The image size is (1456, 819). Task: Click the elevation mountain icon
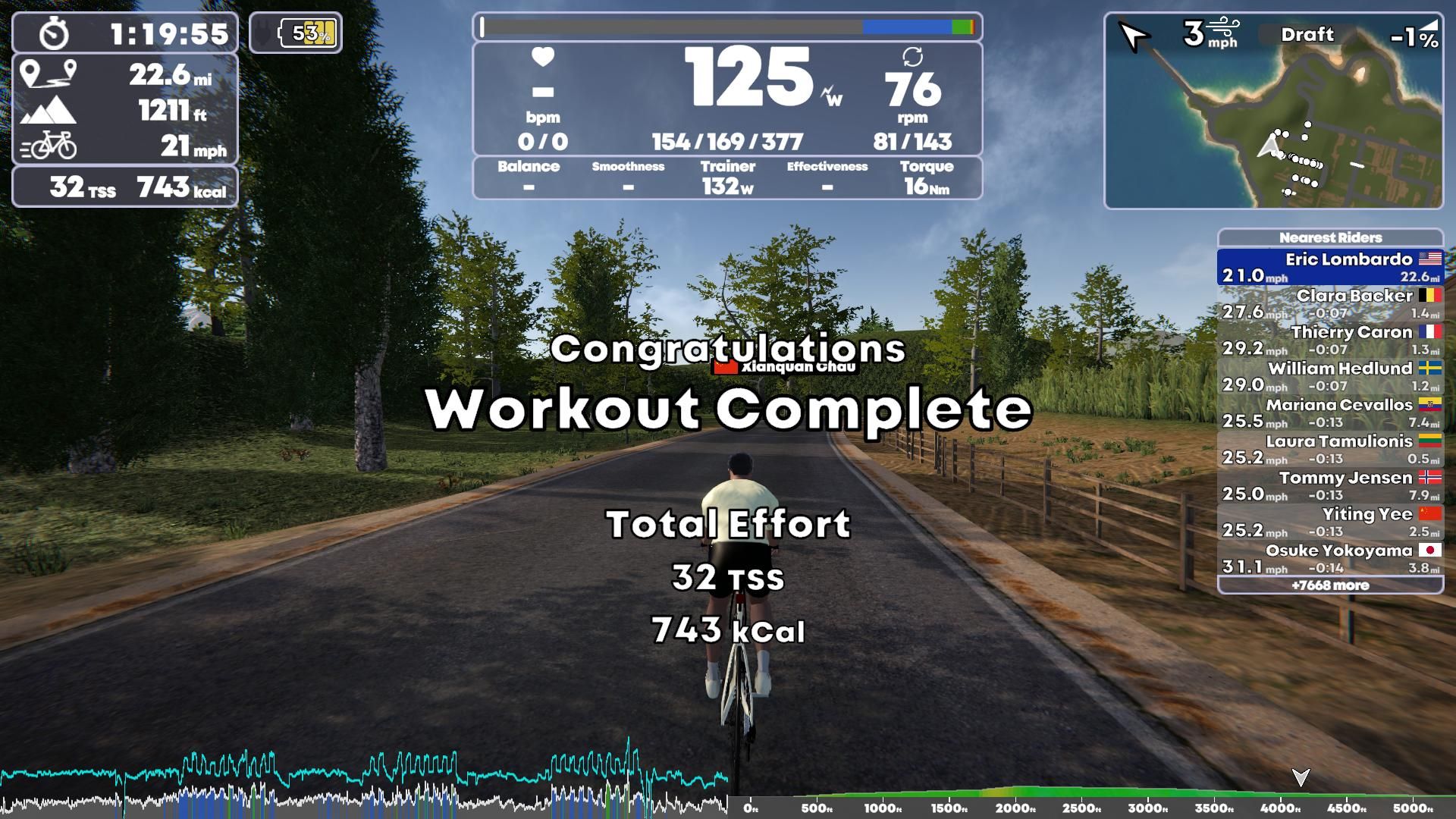[x=52, y=109]
